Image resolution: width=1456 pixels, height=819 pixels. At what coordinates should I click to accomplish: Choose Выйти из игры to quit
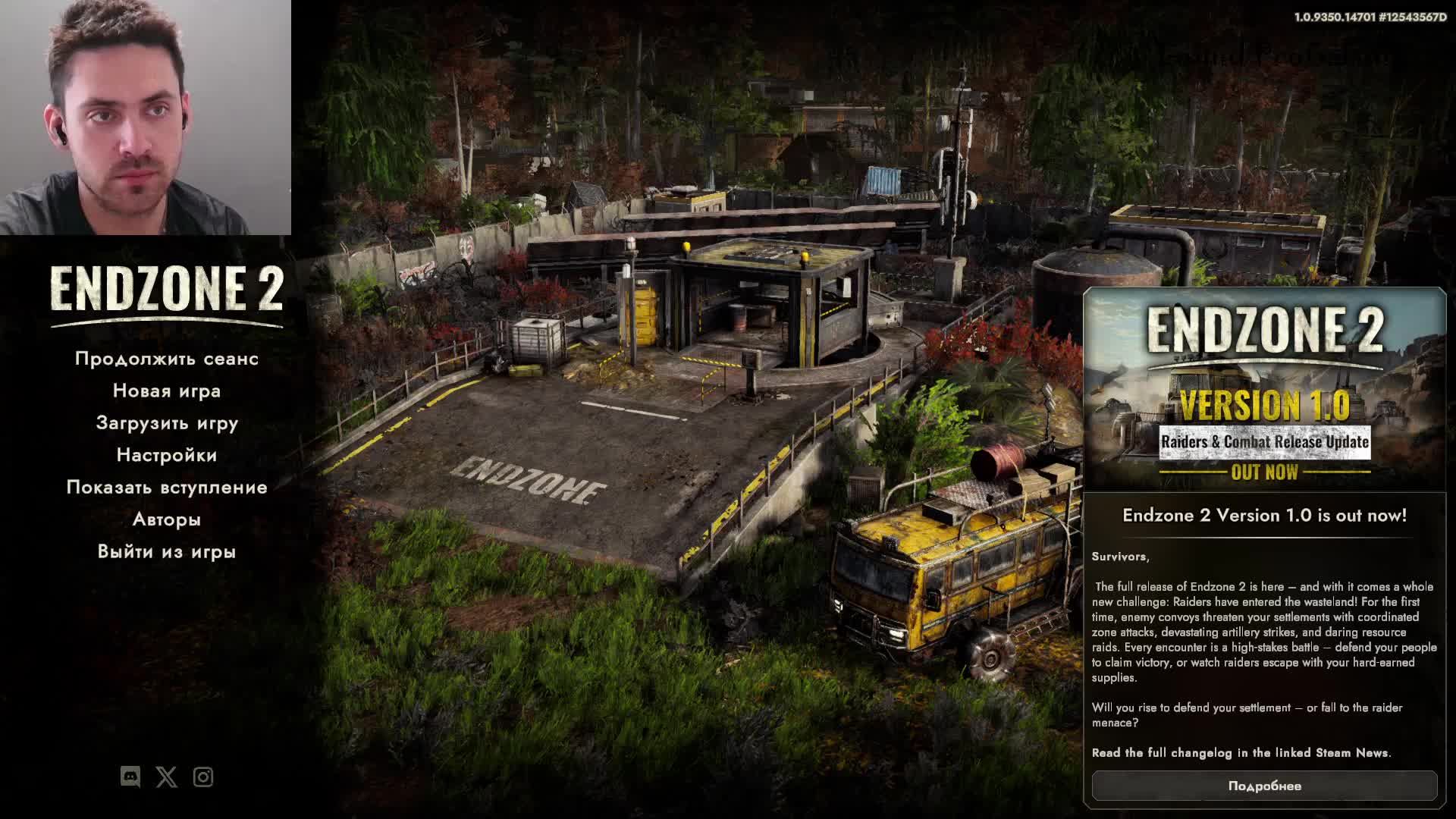click(167, 551)
